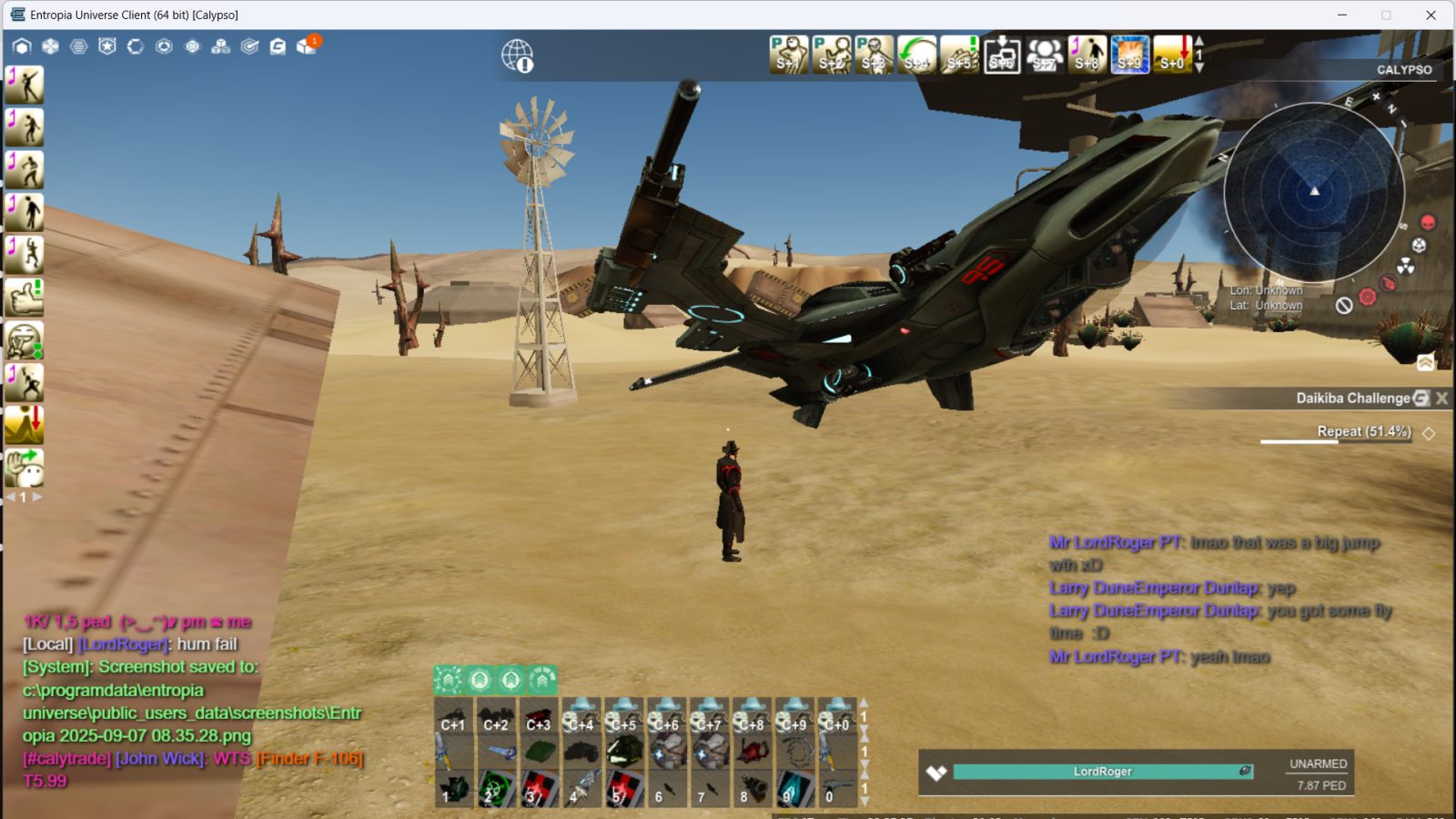Toggle the skull enemy marker on minimap
Image resolution: width=1456 pixels, height=819 pixels.
1427,222
